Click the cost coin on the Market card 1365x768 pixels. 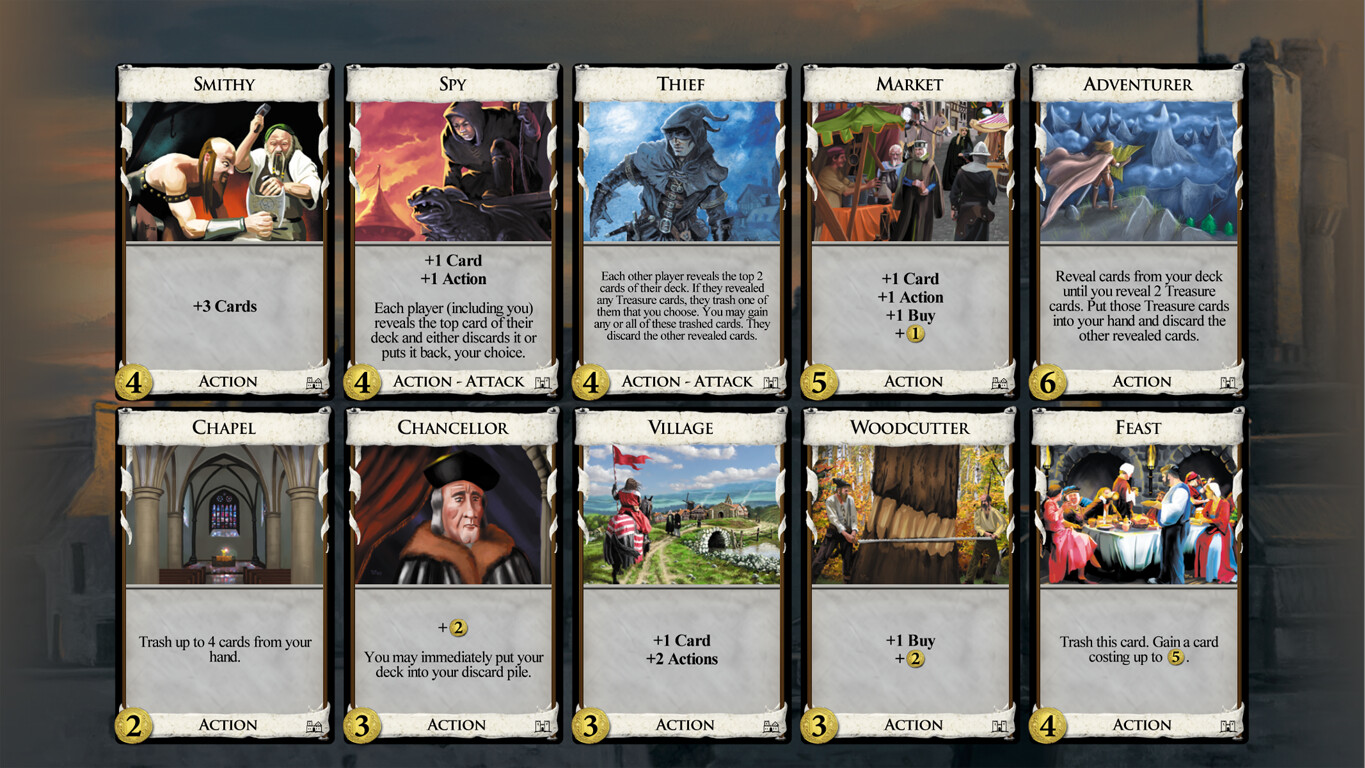pos(818,382)
